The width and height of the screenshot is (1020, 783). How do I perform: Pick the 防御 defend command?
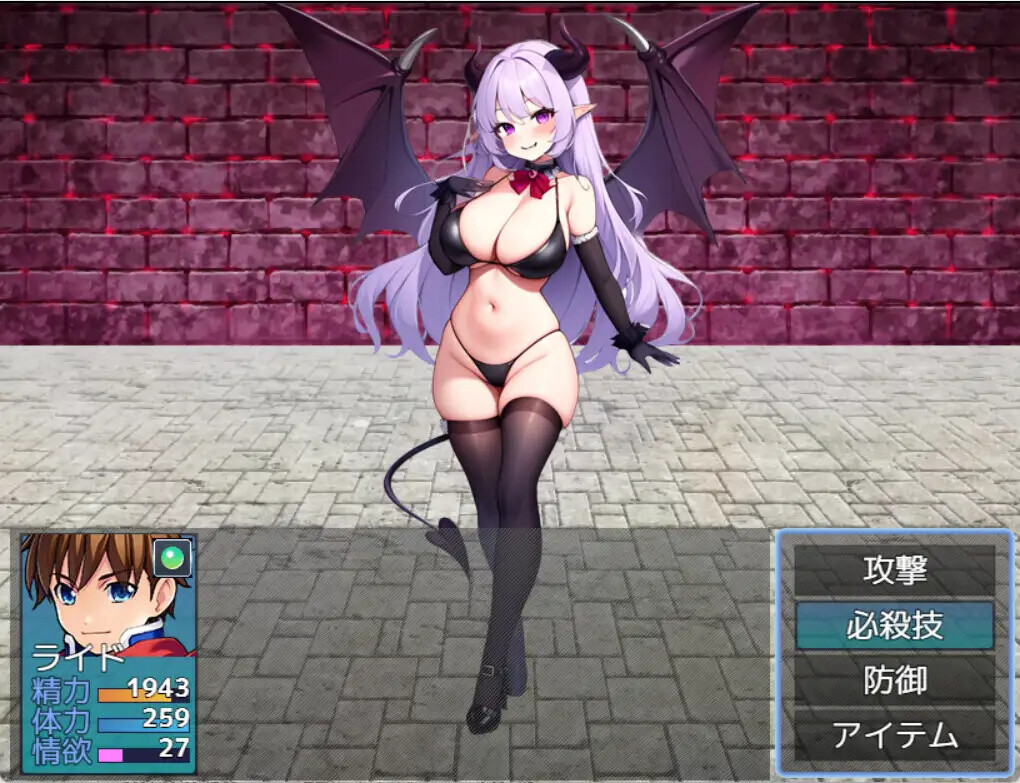[x=894, y=681]
